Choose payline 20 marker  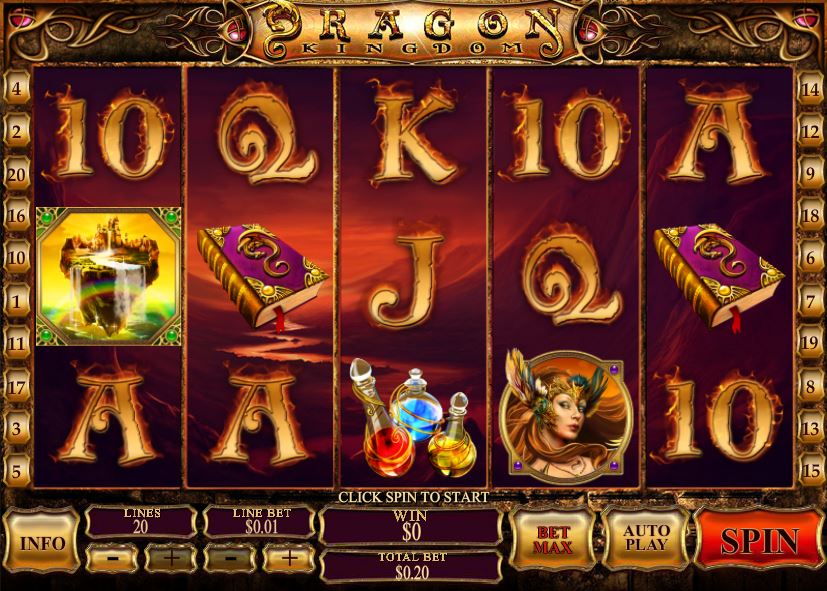[x=17, y=174]
